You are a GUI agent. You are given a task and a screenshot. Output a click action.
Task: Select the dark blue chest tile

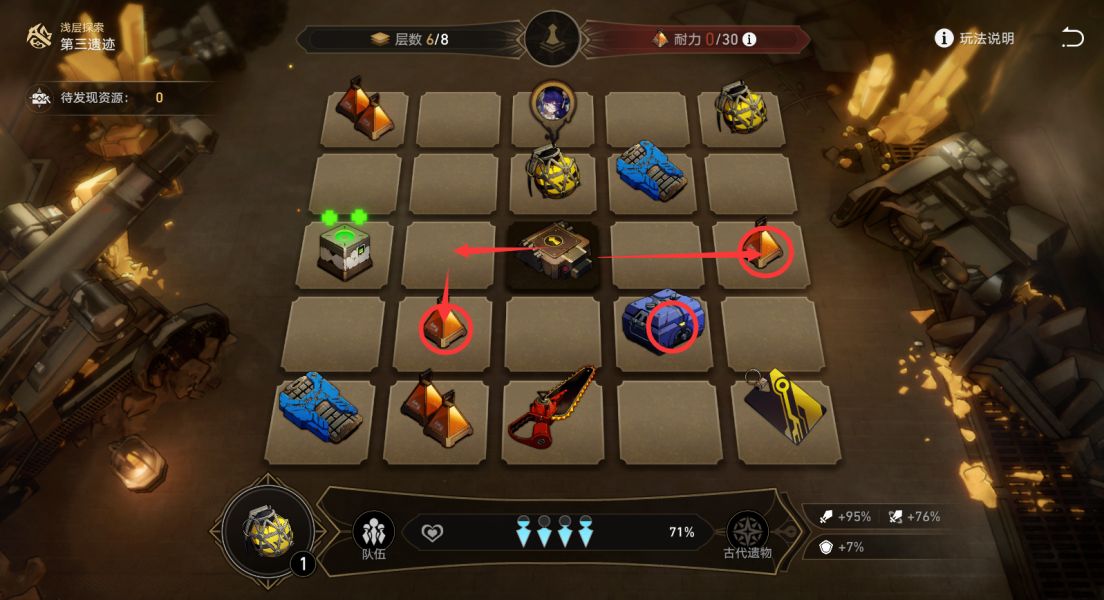(x=658, y=323)
